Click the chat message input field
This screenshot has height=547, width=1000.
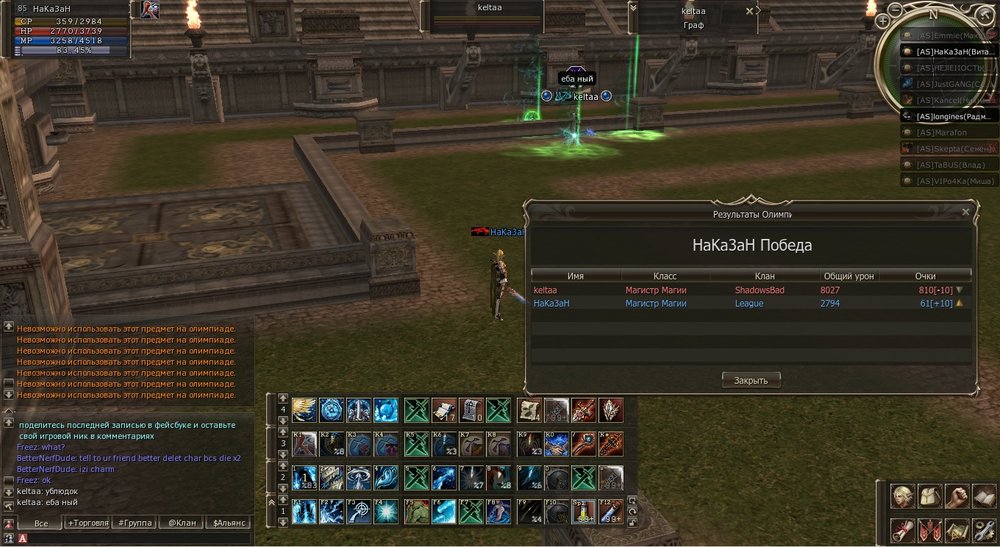[x=130, y=538]
